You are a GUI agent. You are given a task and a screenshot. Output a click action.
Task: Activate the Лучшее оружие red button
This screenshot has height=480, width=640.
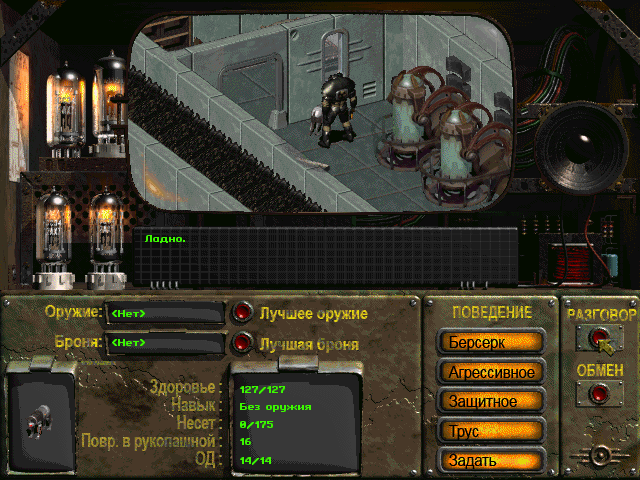coord(242,313)
